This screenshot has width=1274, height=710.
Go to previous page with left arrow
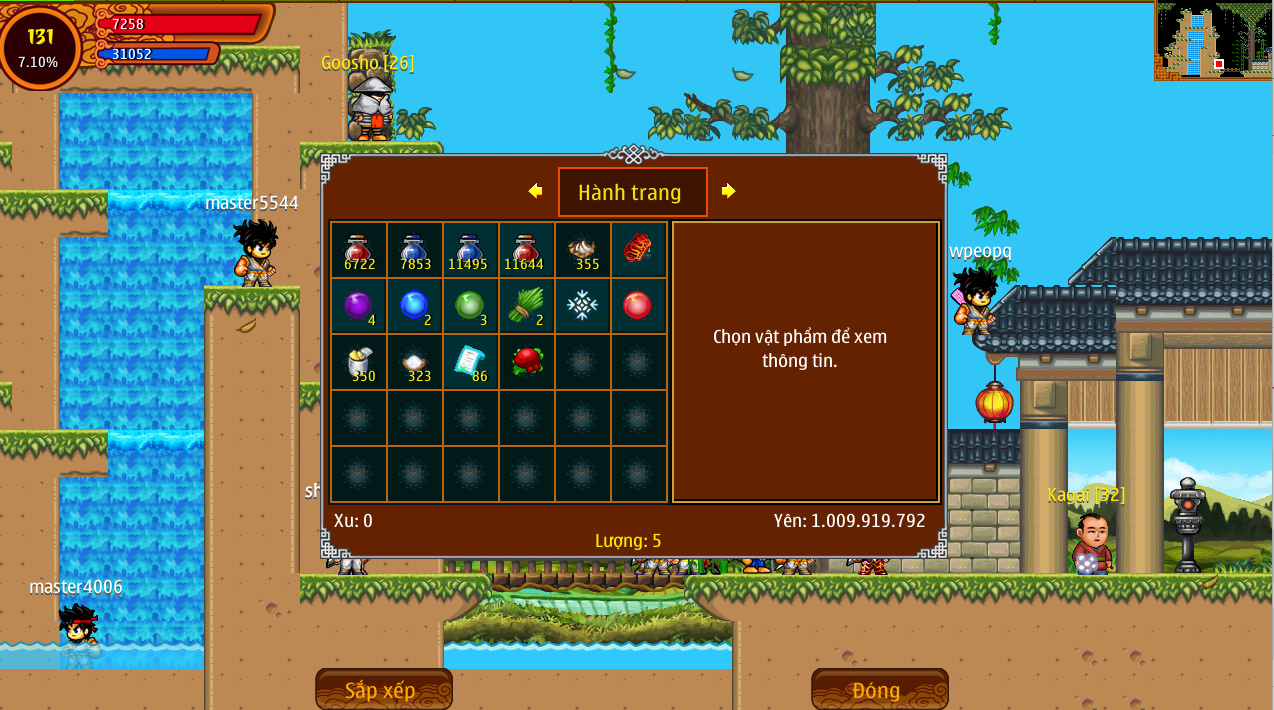click(535, 191)
